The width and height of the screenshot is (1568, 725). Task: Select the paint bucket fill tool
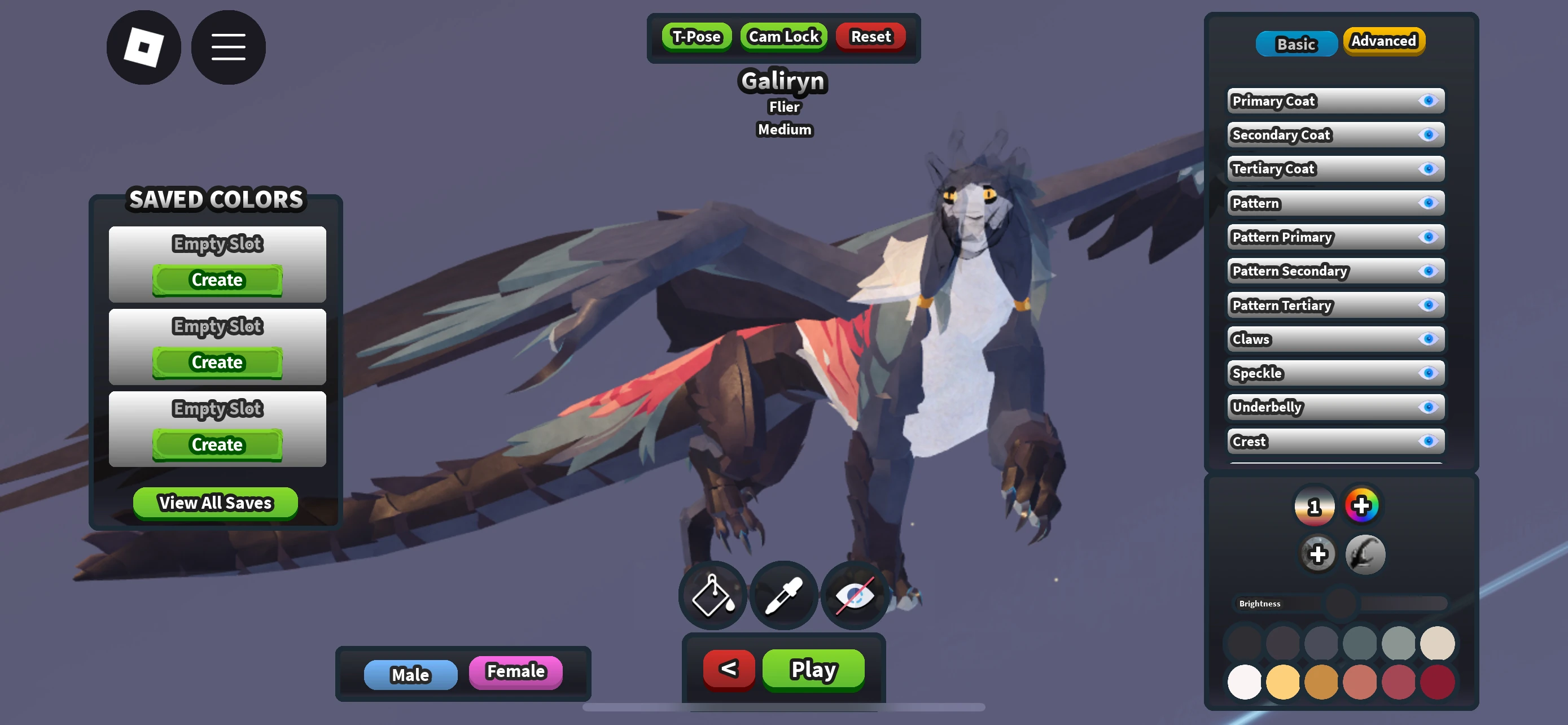[x=712, y=595]
